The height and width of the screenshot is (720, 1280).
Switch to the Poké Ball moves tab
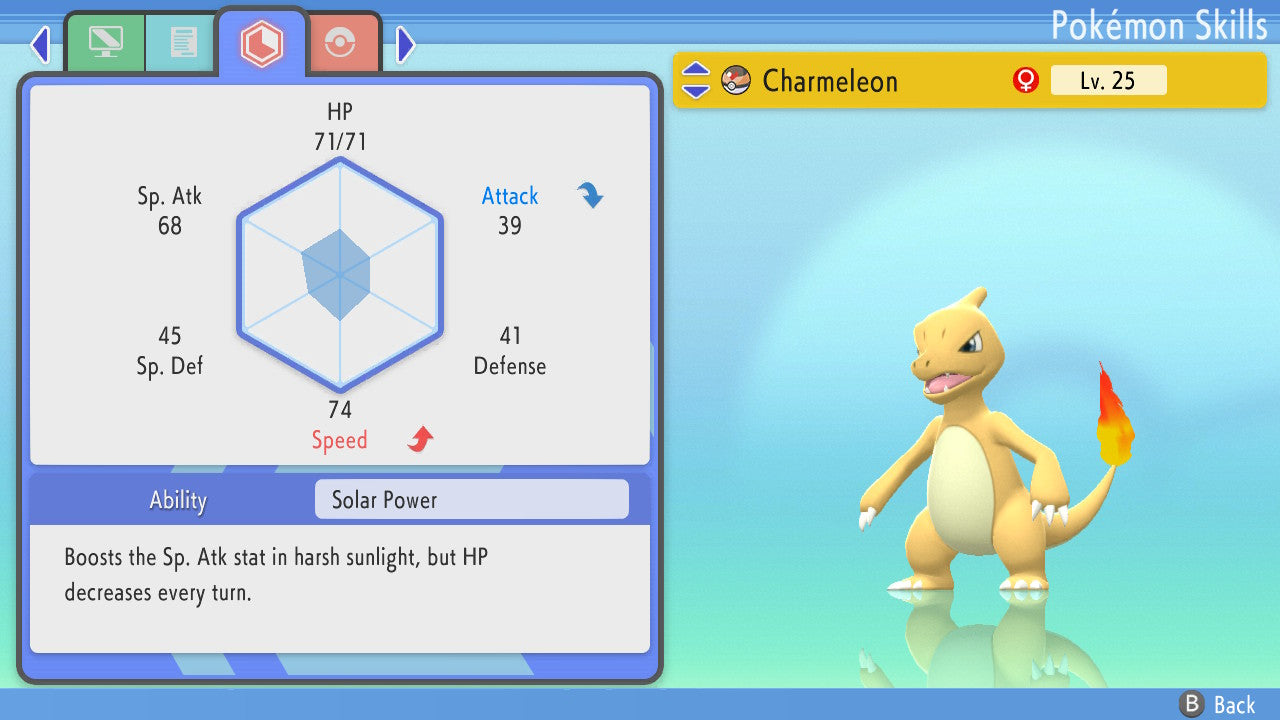[340, 43]
